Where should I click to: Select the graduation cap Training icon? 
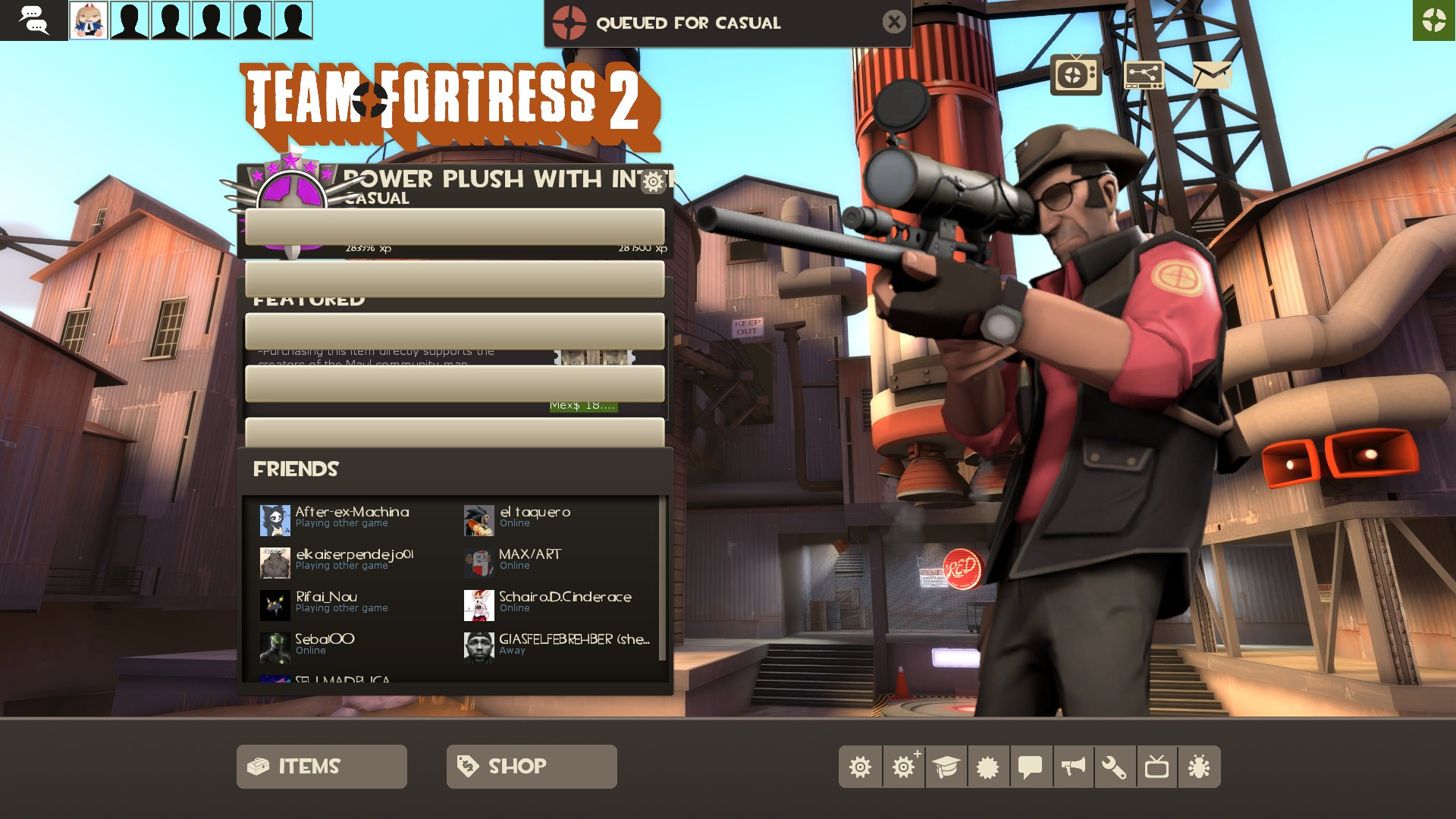pyautogui.click(x=945, y=767)
